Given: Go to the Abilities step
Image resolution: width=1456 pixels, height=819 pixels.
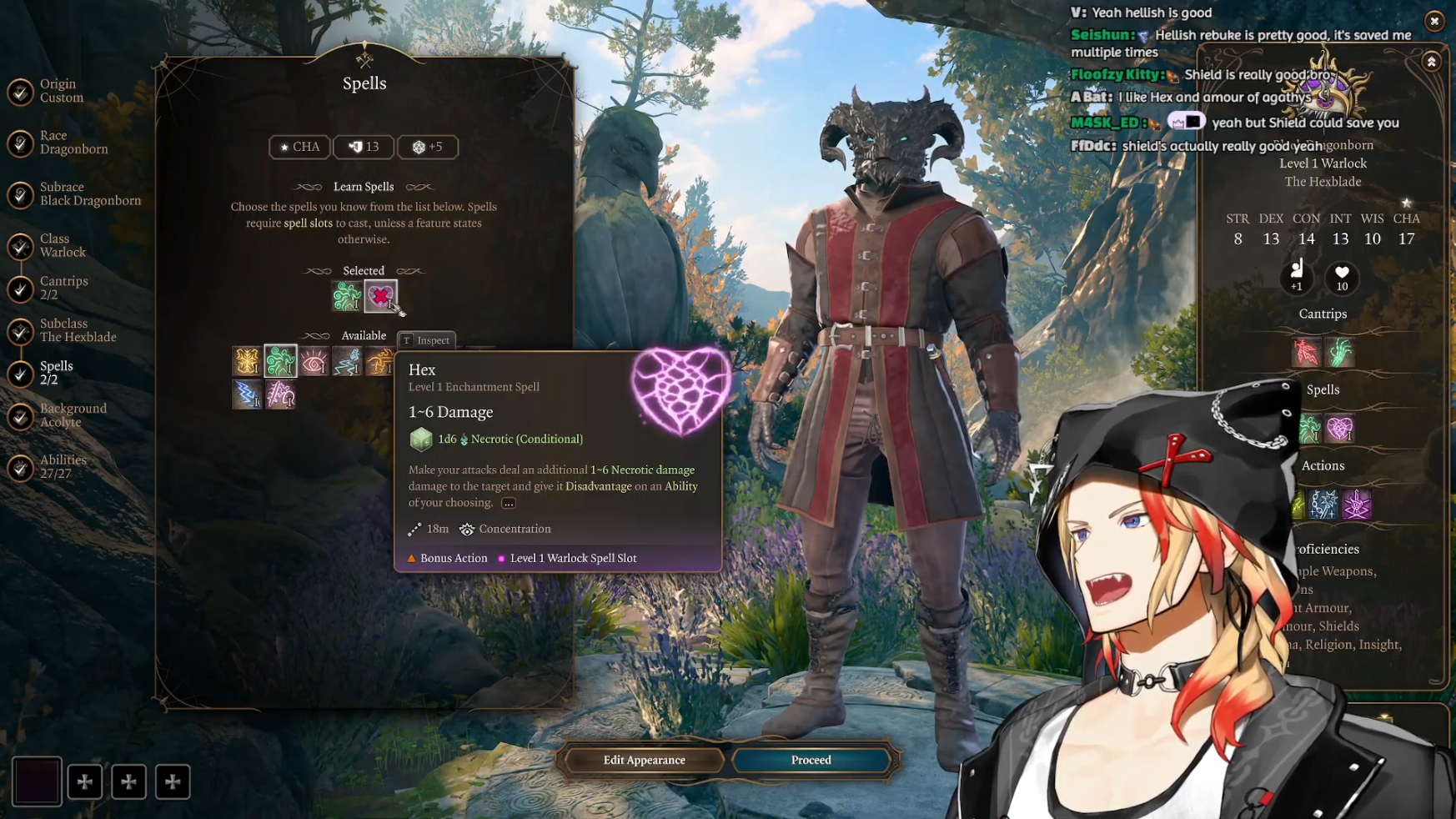Looking at the screenshot, I should [x=62, y=467].
